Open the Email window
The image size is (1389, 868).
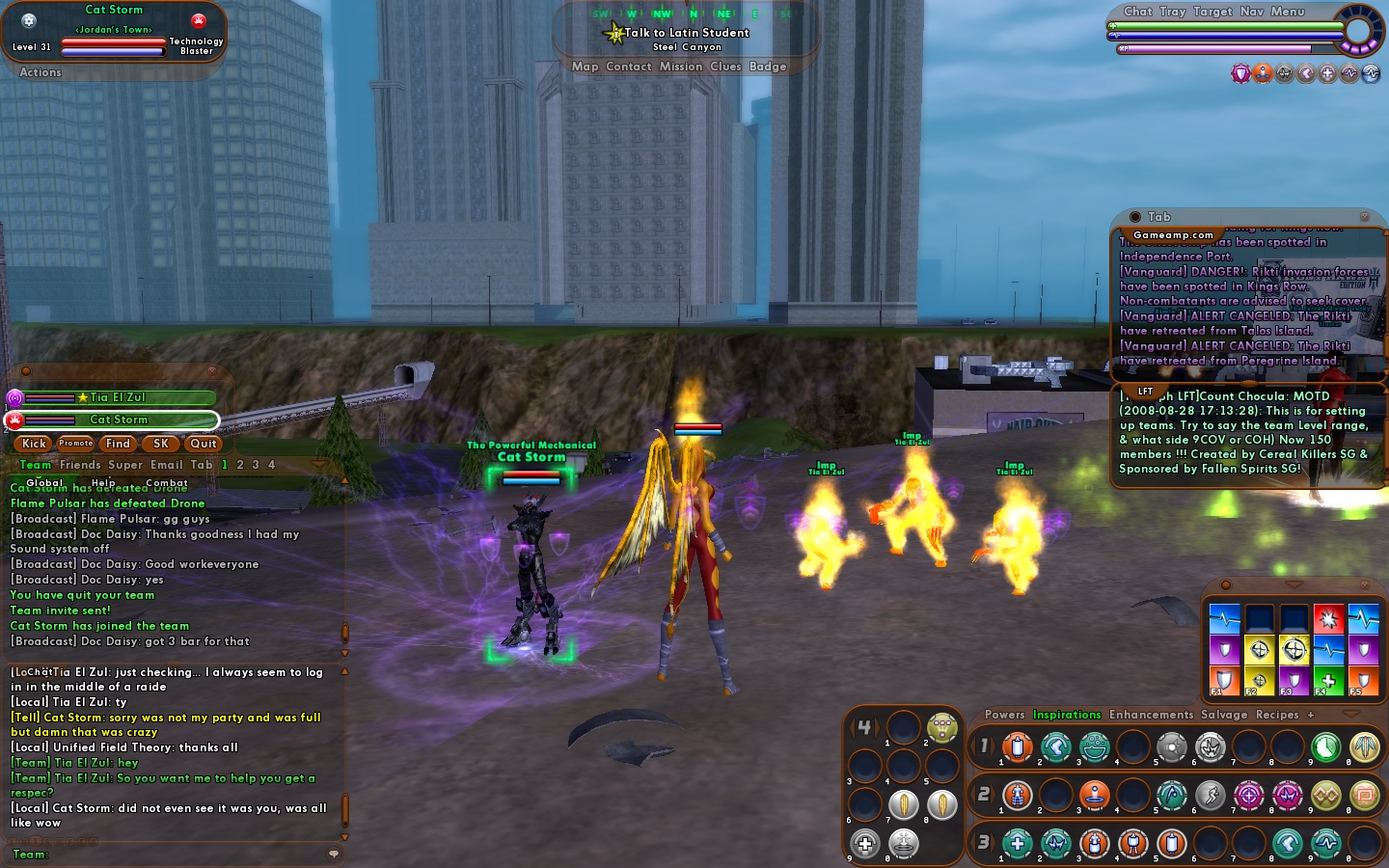pos(166,465)
